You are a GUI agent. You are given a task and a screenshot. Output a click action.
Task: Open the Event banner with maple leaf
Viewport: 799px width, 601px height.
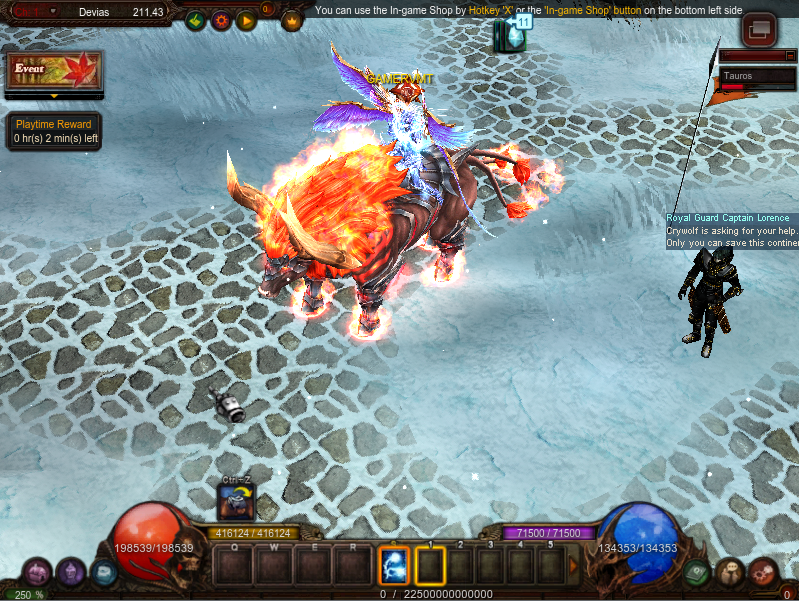pyautogui.click(x=54, y=71)
